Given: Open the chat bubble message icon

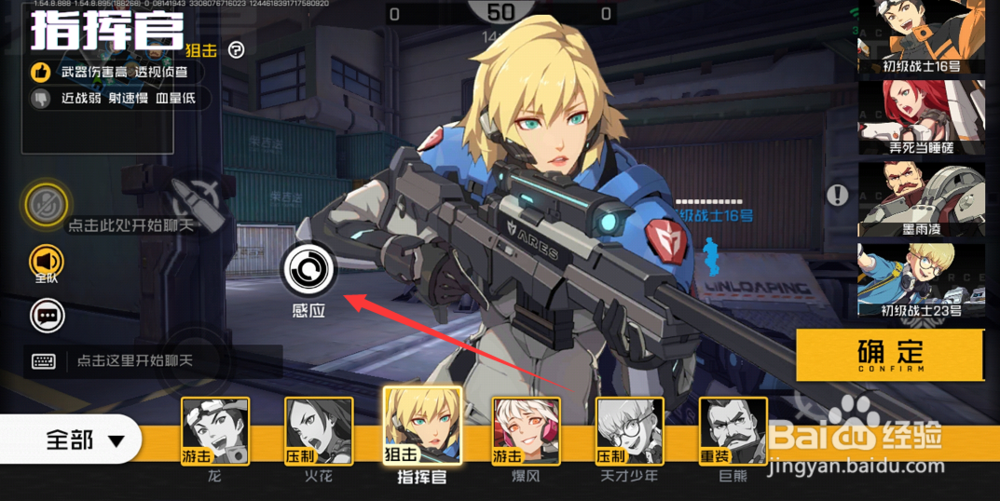Looking at the screenshot, I should (x=47, y=316).
